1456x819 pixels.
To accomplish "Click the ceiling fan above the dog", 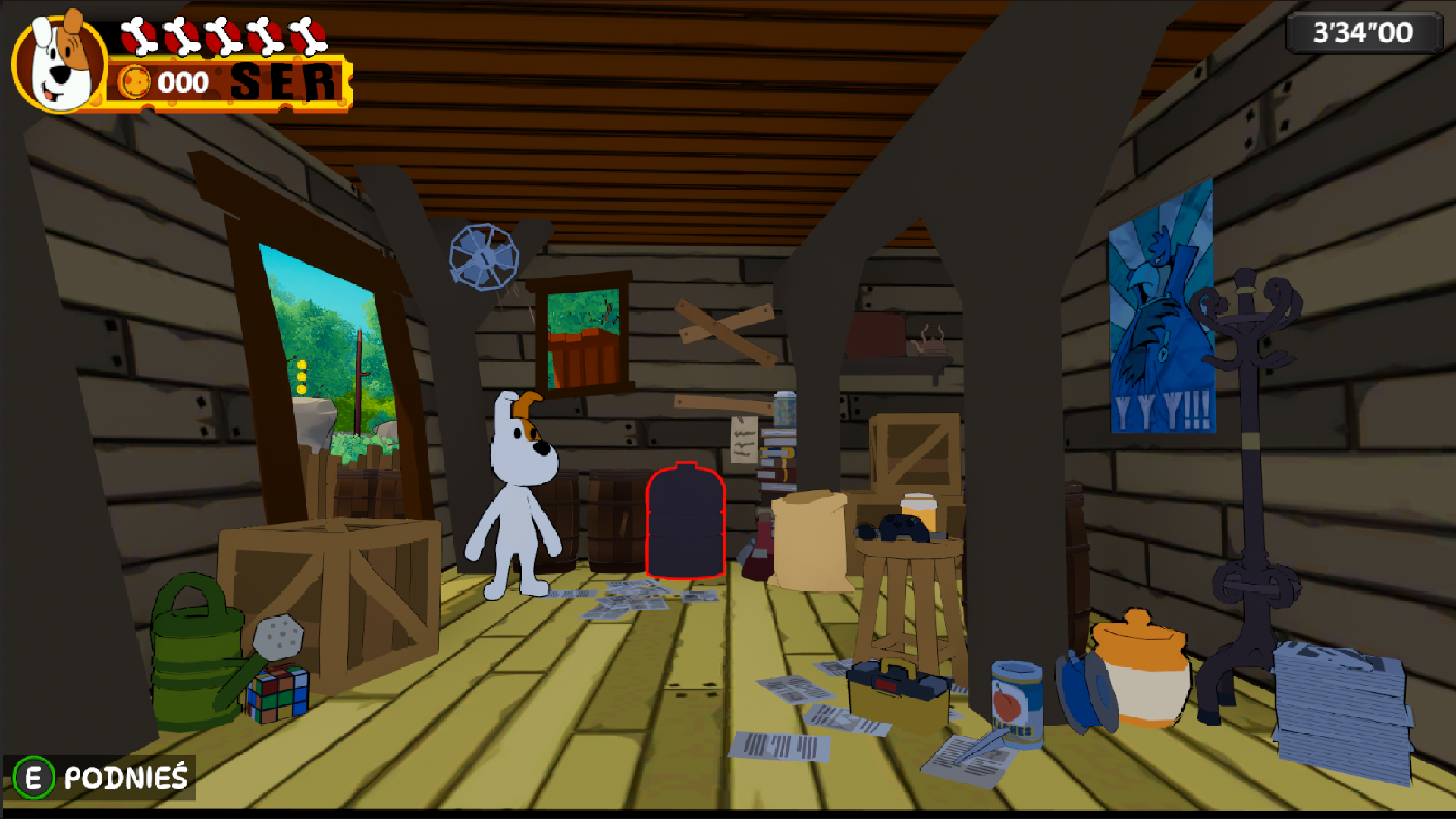I will 484,258.
